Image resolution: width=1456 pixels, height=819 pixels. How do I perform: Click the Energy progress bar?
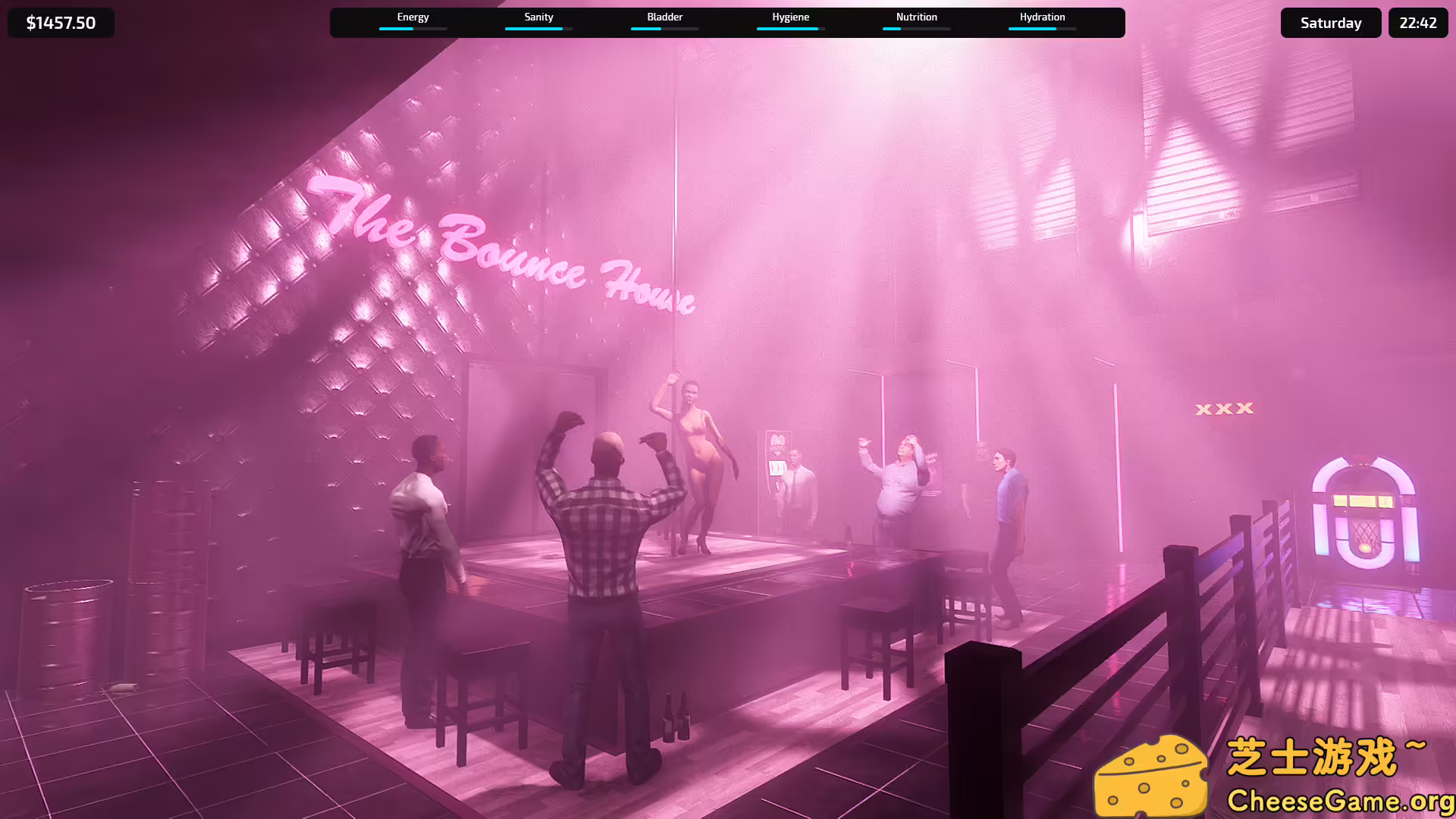tap(413, 29)
